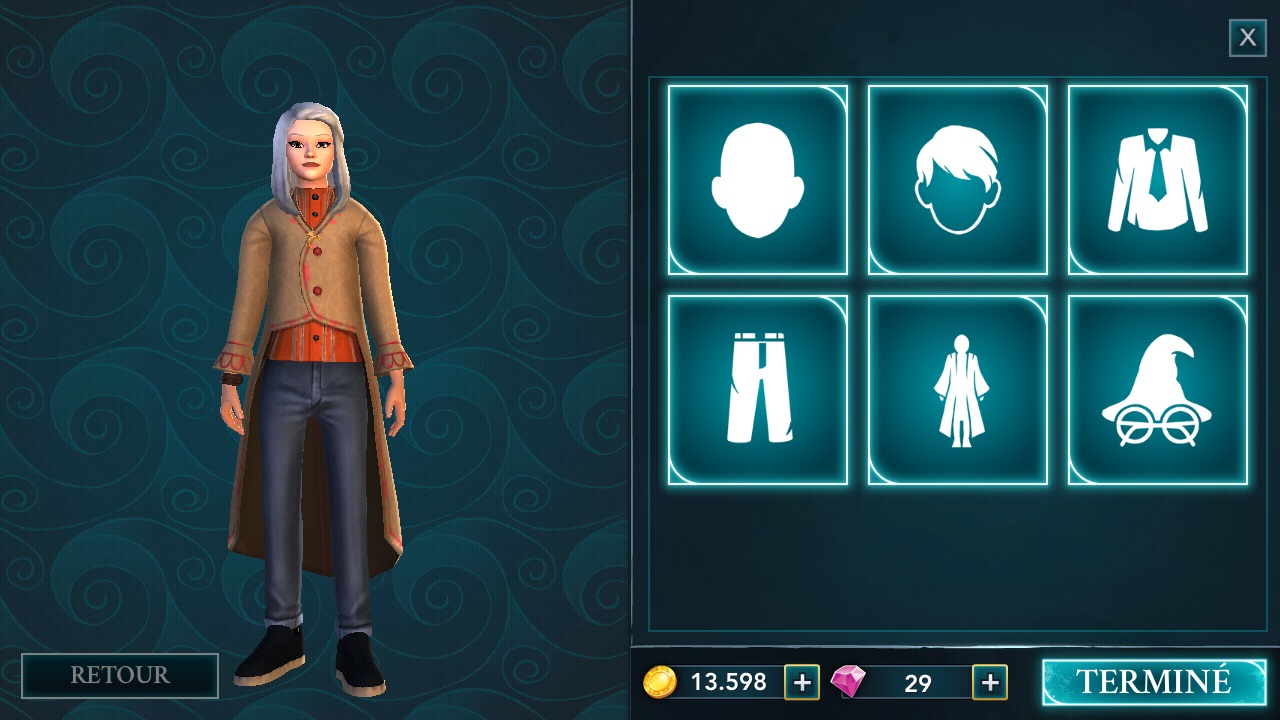Close the customization panel with X
This screenshot has height=720, width=1280.
click(x=1247, y=38)
